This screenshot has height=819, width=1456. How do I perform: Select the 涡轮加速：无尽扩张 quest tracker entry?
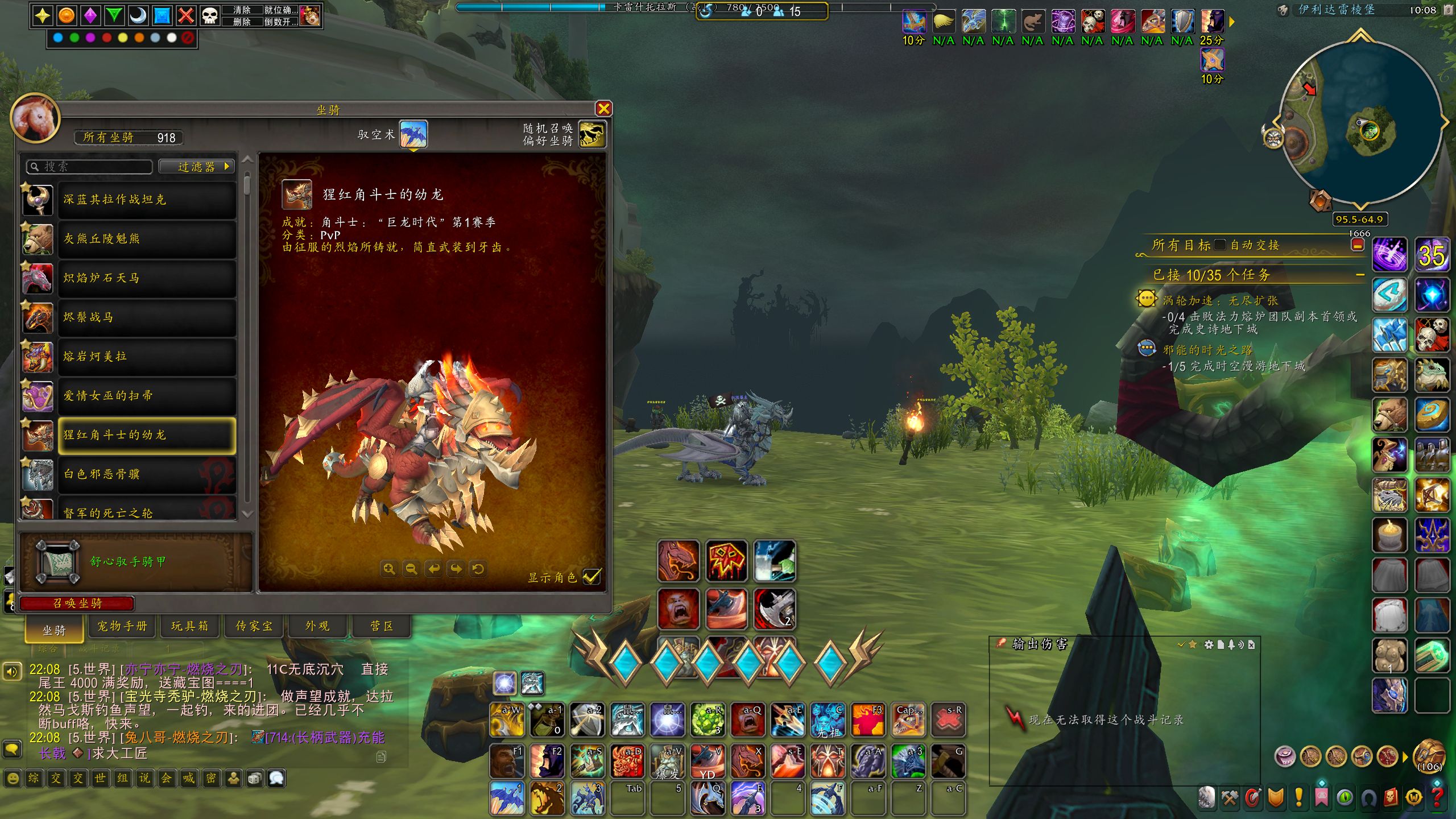click(x=1220, y=300)
